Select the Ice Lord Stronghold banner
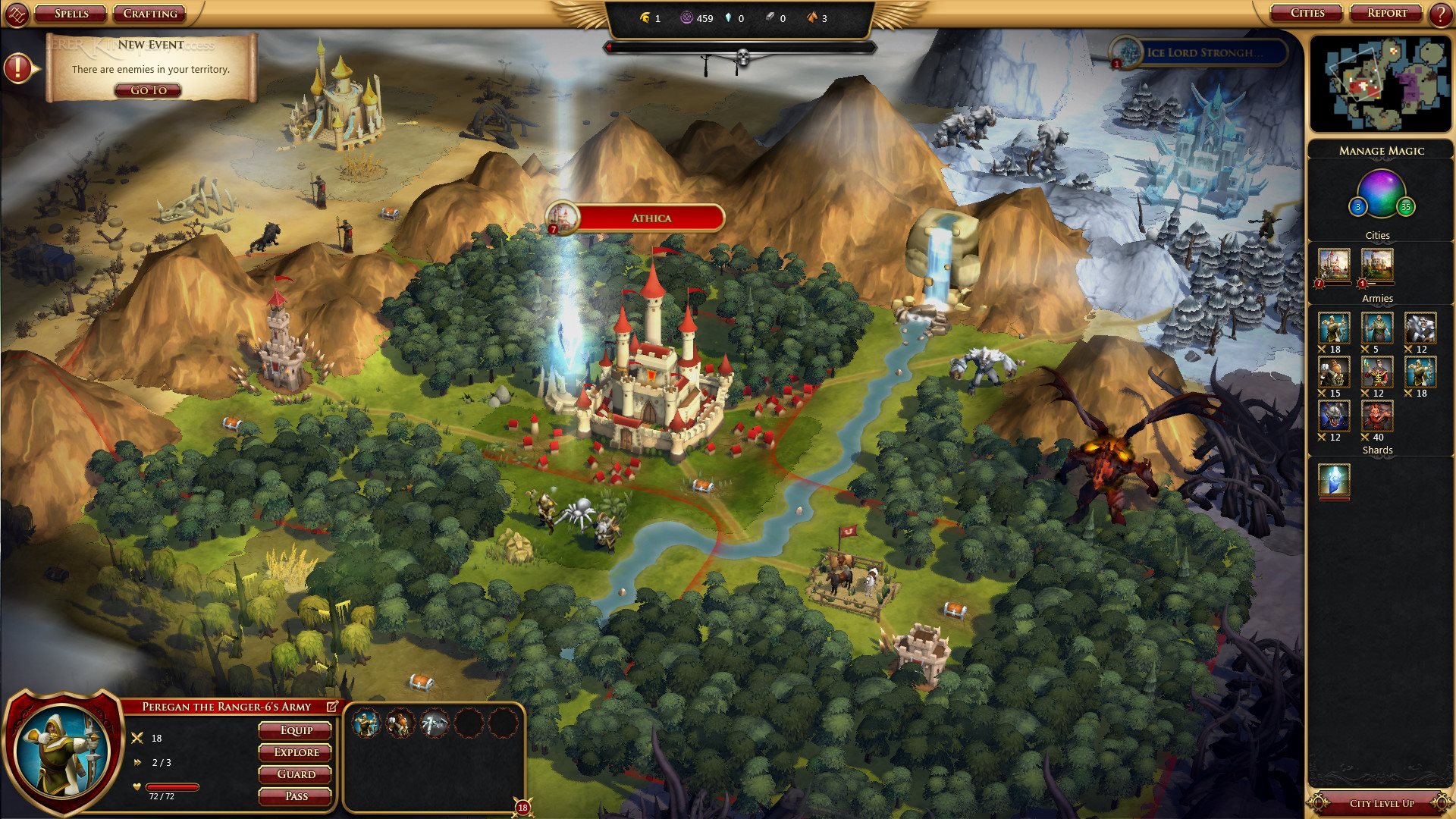The height and width of the screenshot is (819, 1456). tap(1203, 52)
